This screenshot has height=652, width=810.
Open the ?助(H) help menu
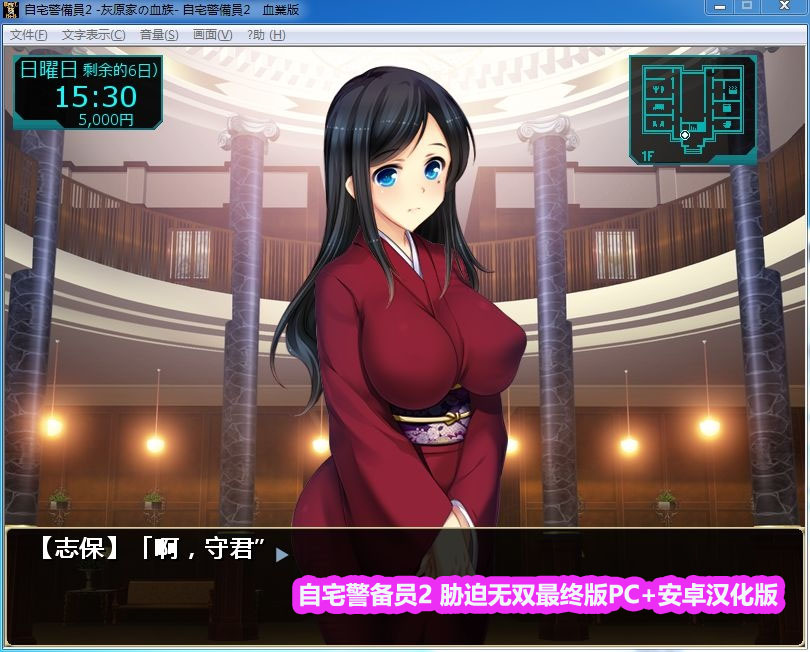[x=266, y=35]
